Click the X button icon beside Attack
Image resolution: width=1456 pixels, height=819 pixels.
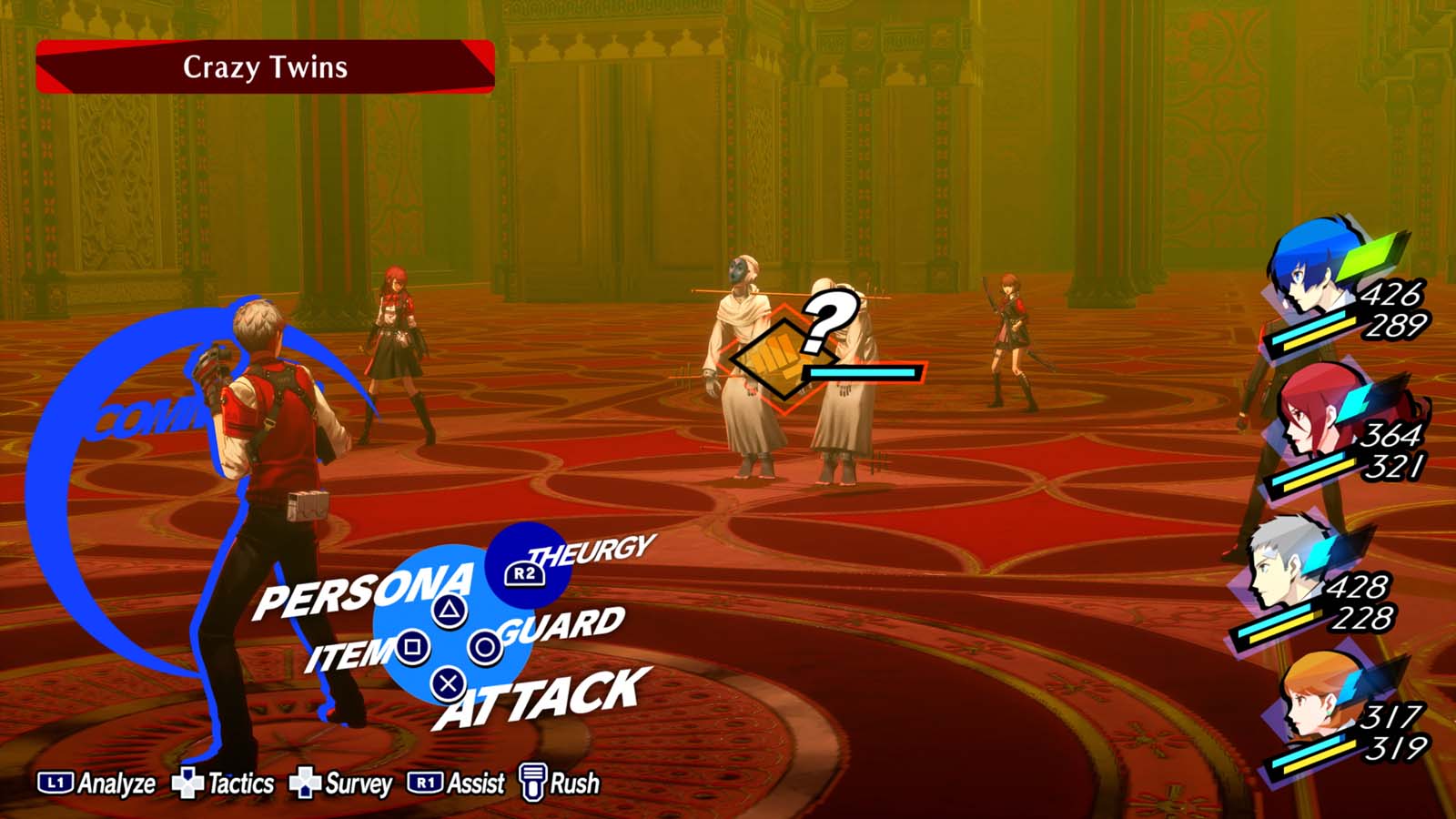tap(446, 682)
